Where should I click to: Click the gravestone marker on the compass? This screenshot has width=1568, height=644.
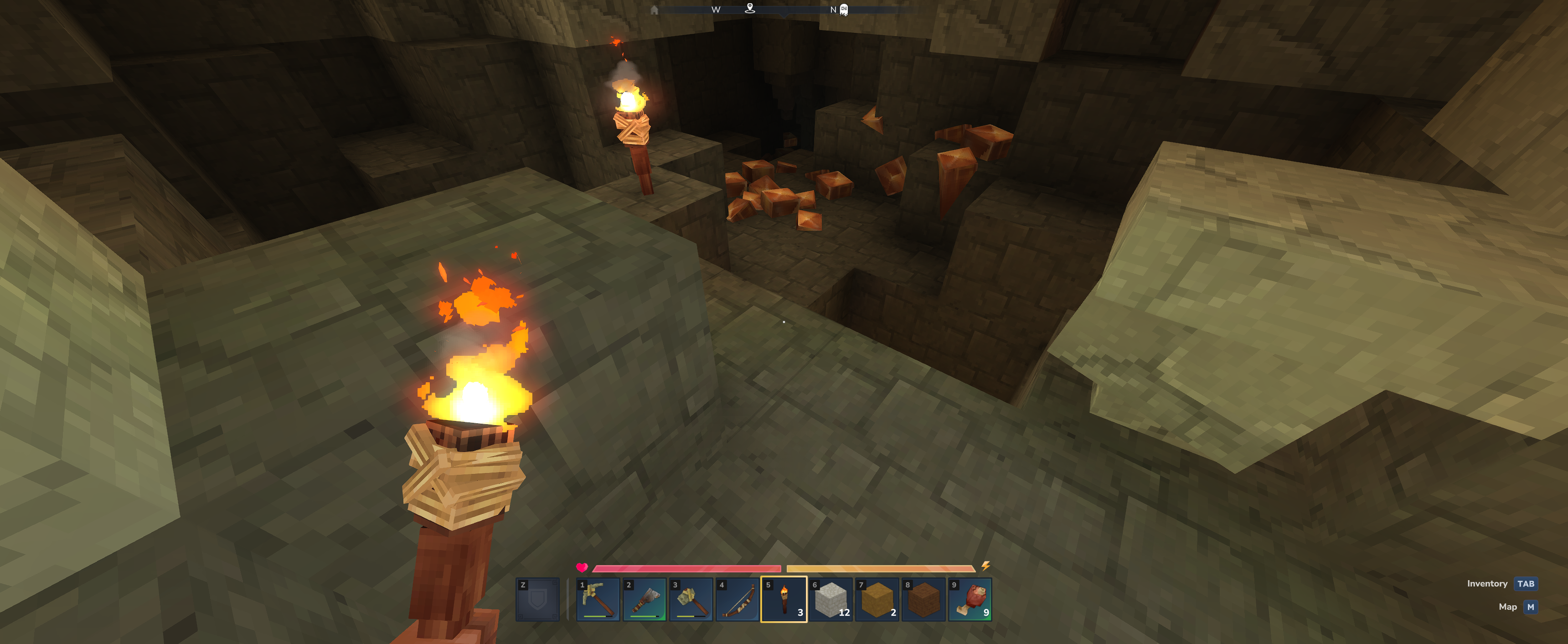click(844, 9)
